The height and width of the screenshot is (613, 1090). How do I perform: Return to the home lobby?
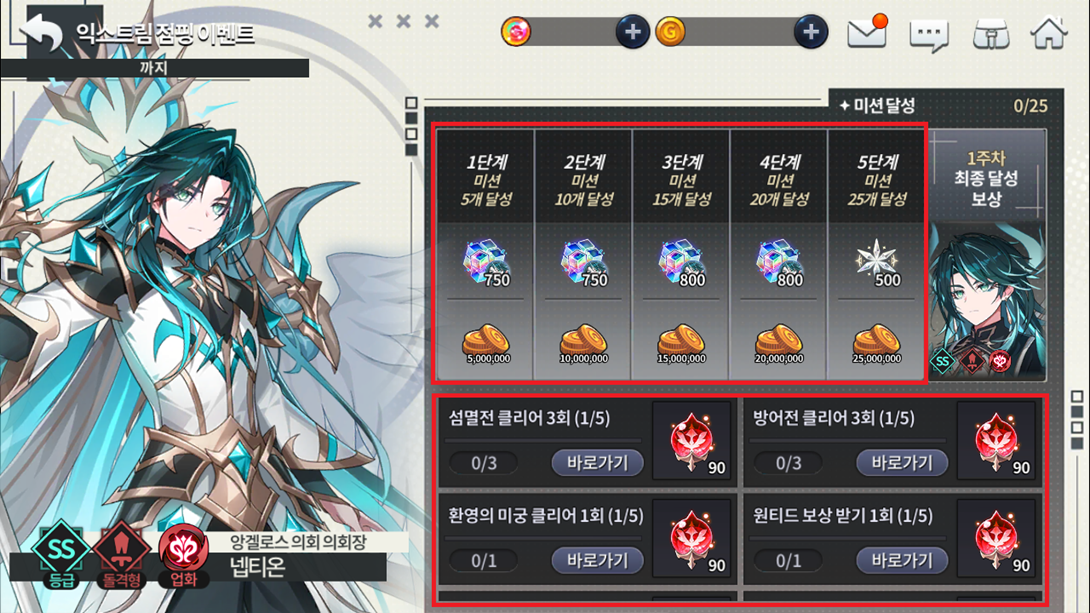pos(1049,33)
